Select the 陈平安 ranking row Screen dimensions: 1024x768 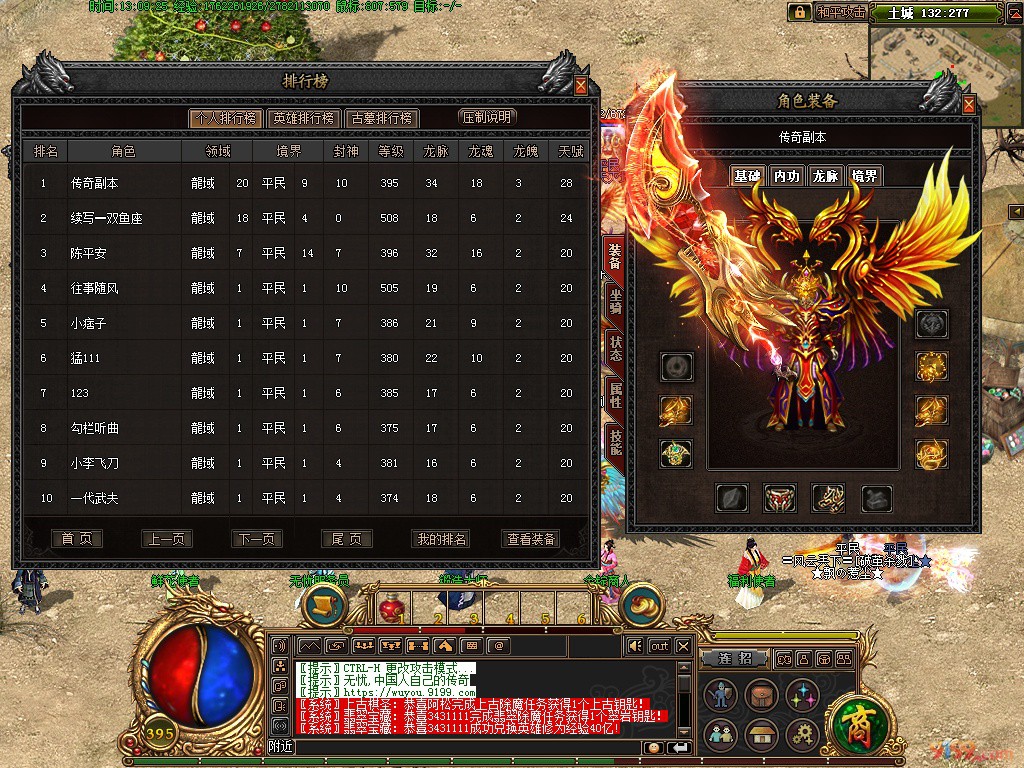93,253
